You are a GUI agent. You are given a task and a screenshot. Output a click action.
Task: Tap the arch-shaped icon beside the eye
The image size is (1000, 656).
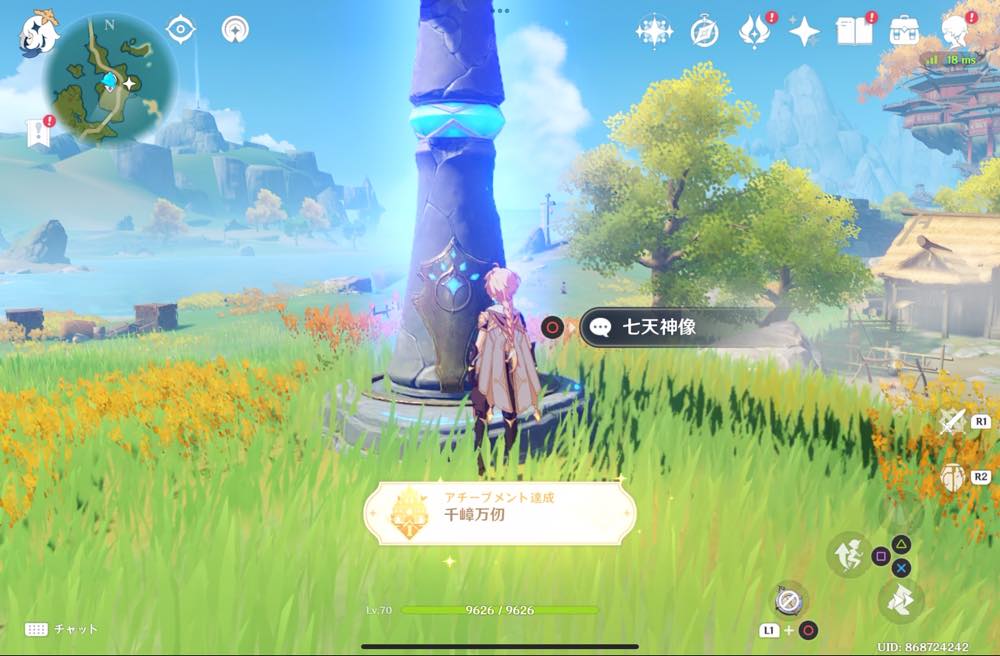(x=235, y=30)
